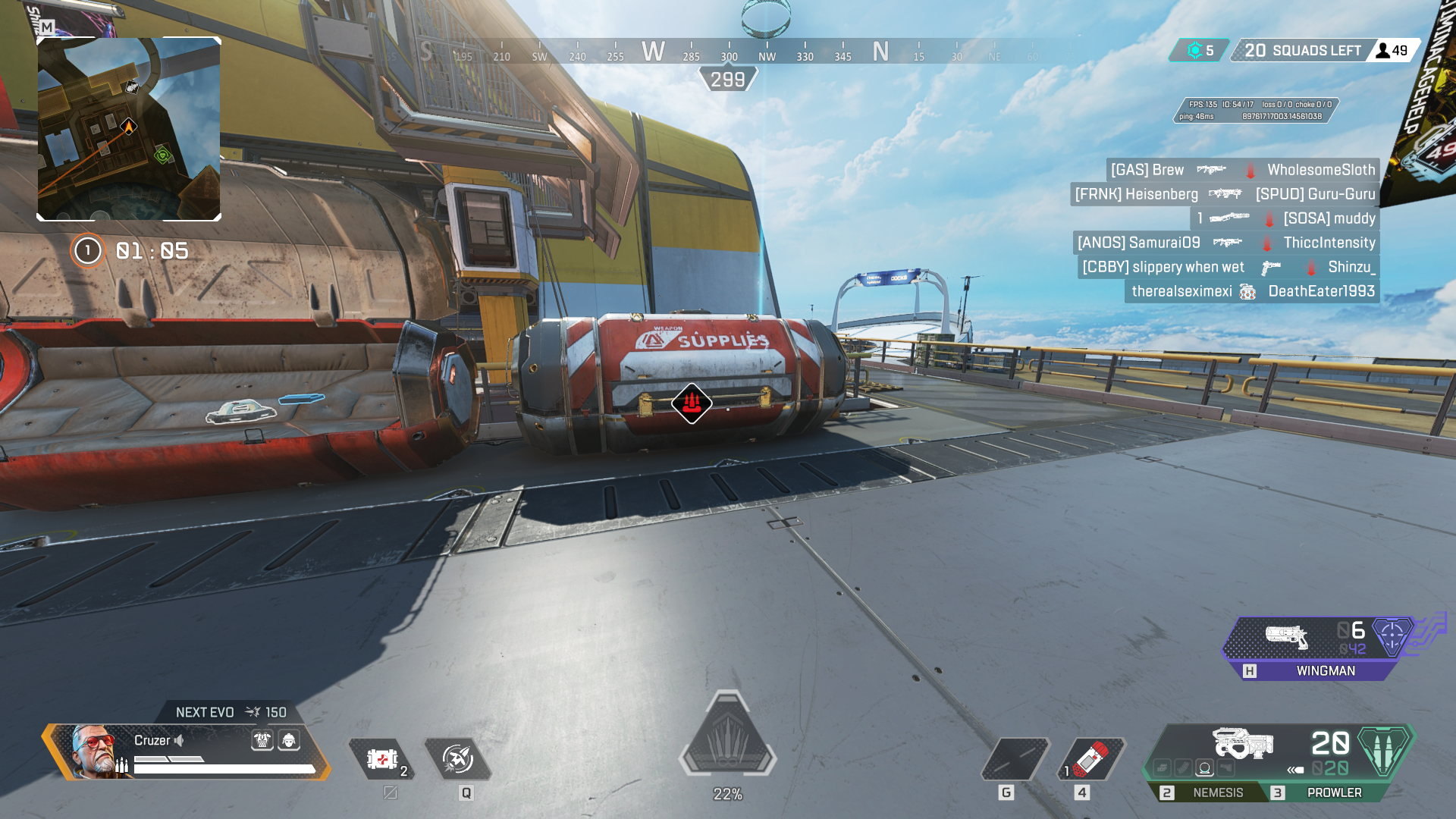Click the round one ring timer icon
1456x819 pixels.
pos(88,250)
